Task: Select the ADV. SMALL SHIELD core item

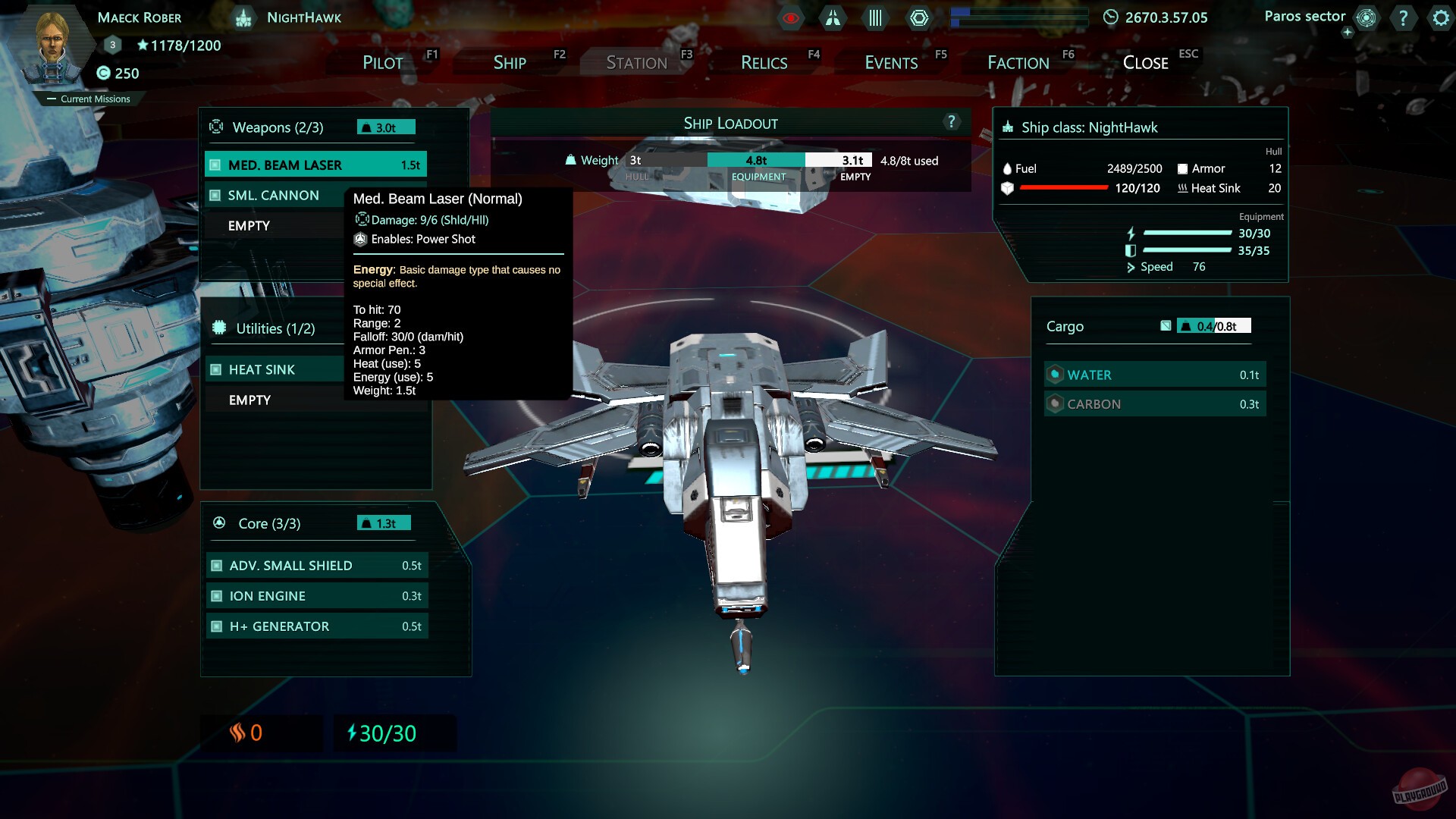Action: click(x=317, y=565)
